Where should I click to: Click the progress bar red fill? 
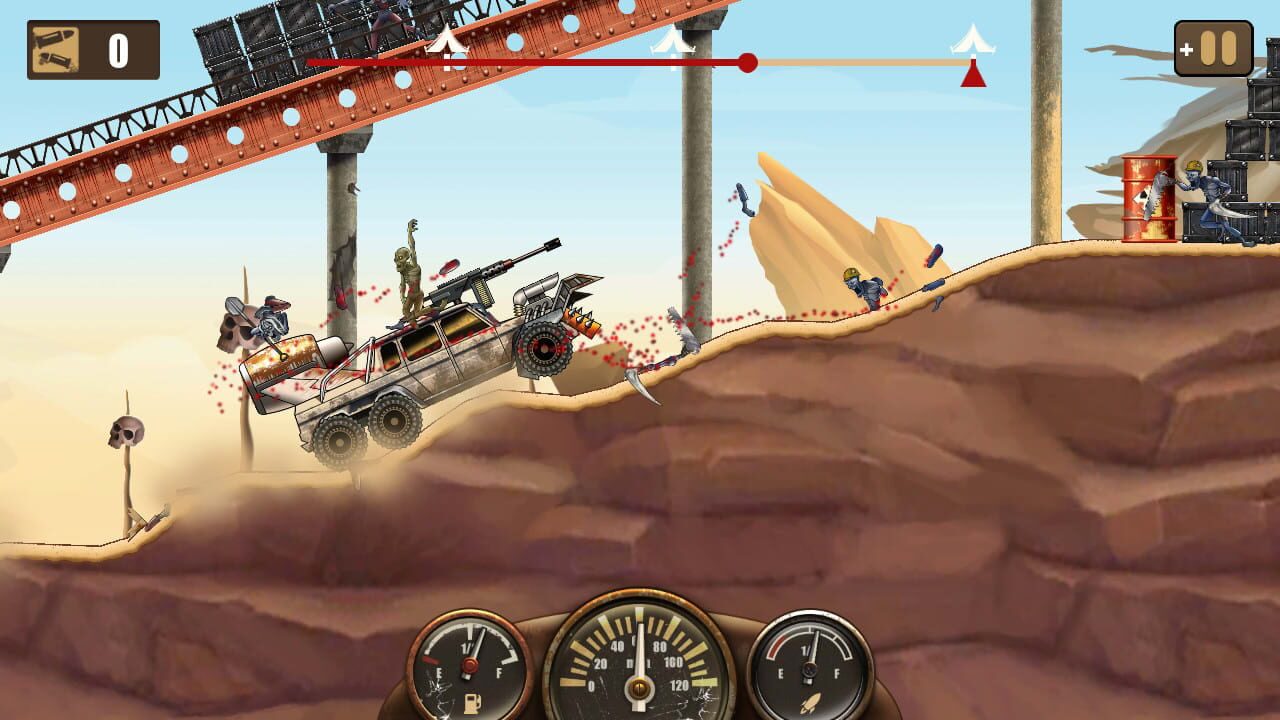(550, 62)
